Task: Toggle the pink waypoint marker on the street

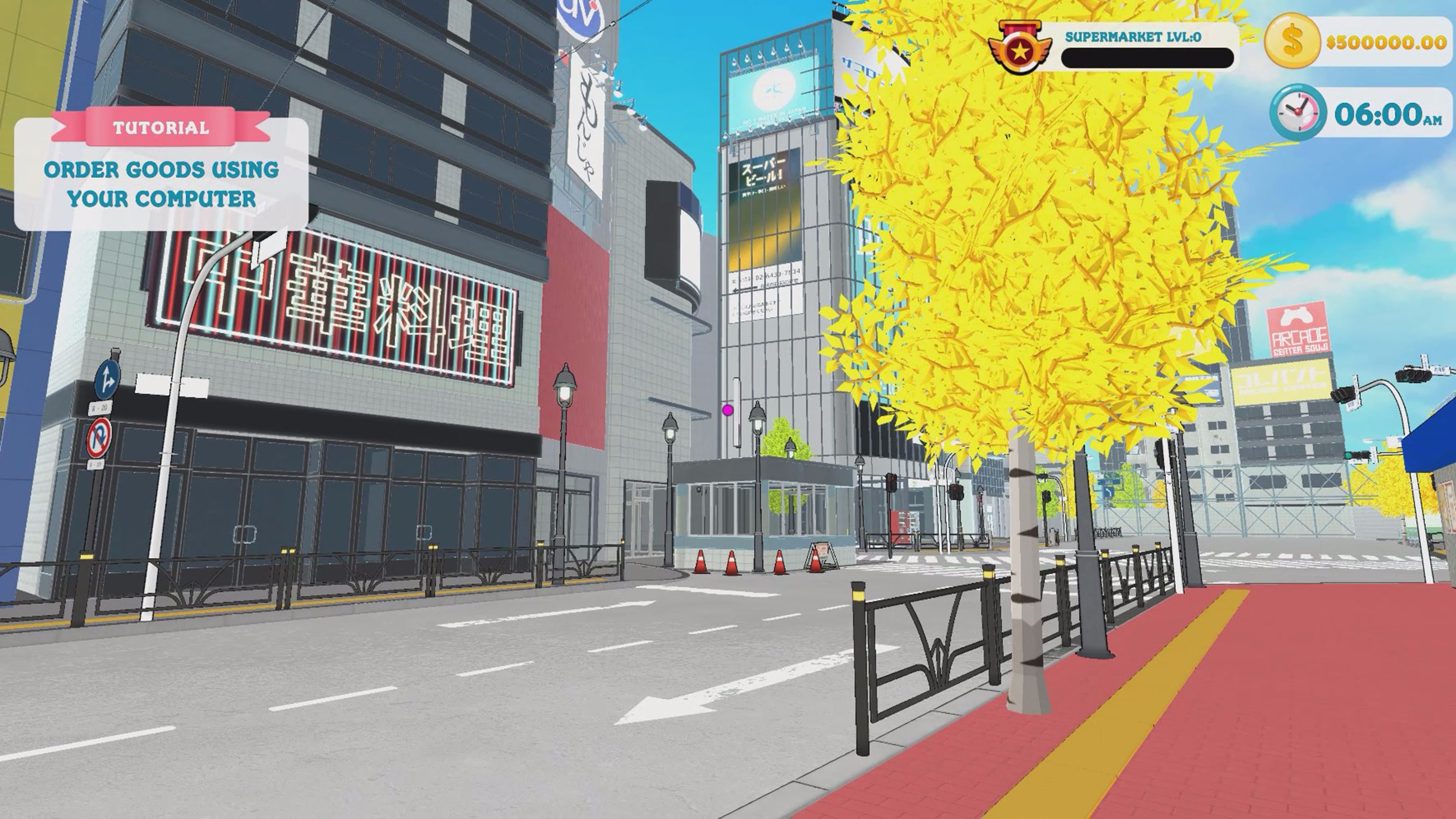Action: pos(728,410)
